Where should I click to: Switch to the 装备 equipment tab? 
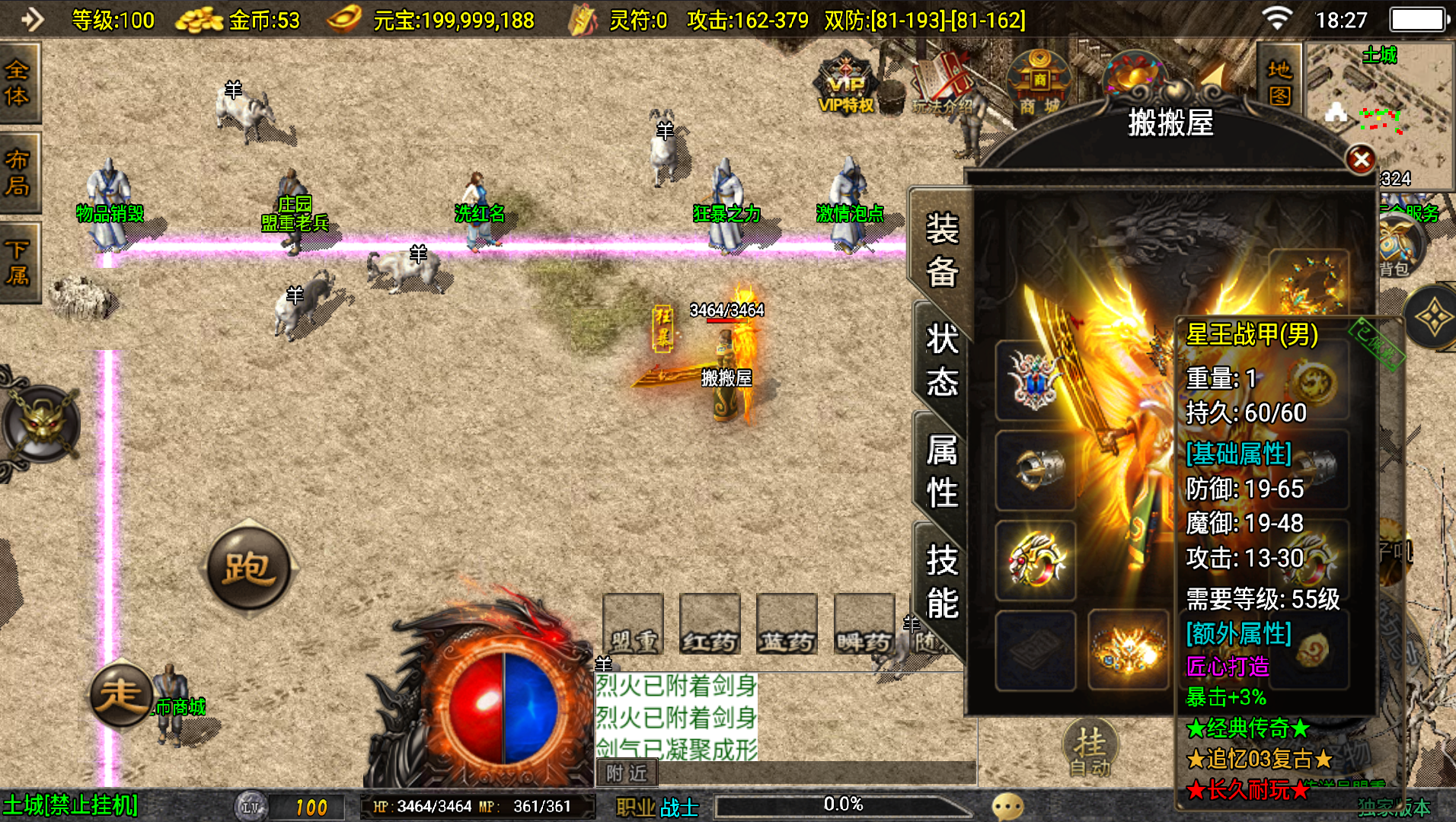(x=942, y=250)
